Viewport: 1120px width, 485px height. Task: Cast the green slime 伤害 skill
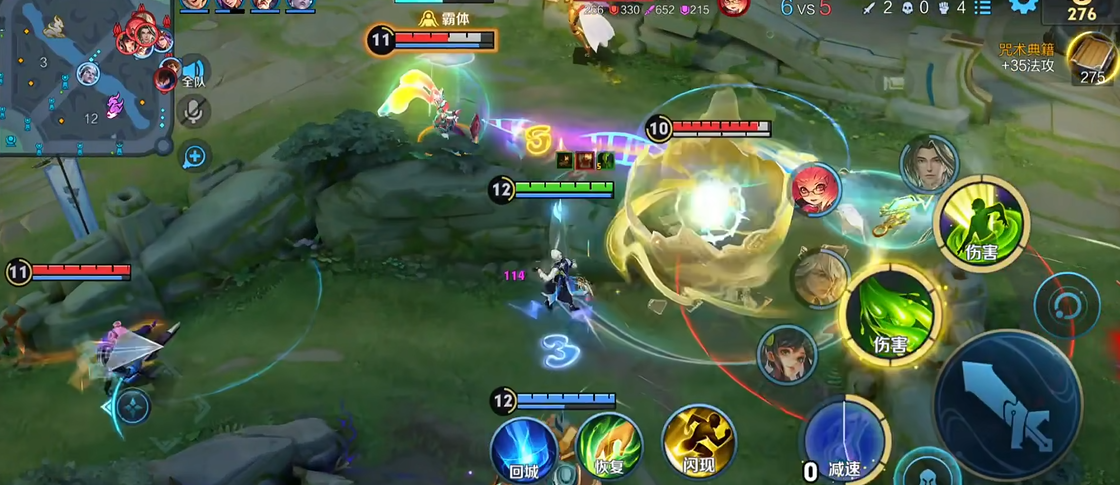tap(889, 316)
